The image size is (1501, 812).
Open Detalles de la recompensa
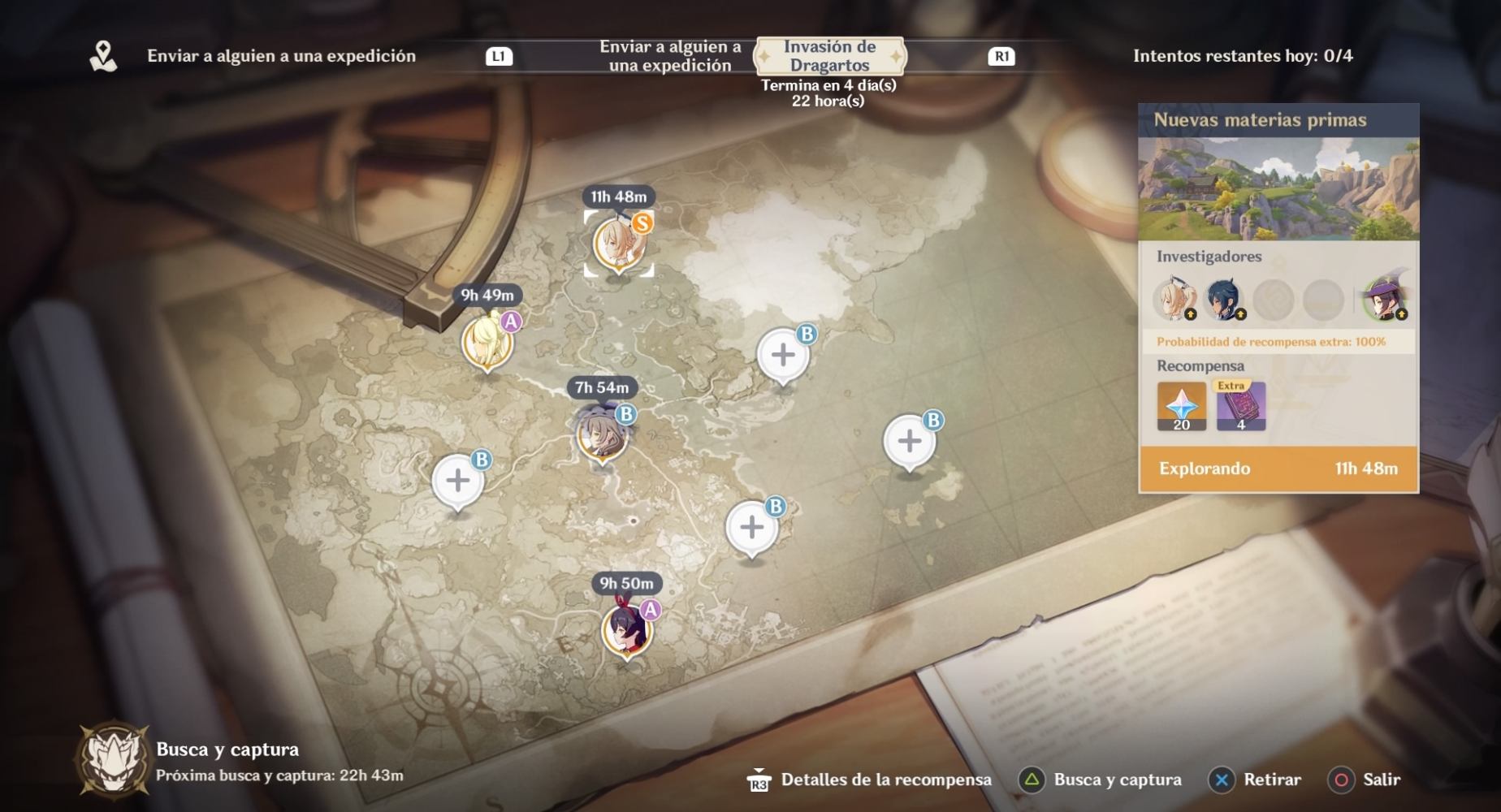click(883, 780)
